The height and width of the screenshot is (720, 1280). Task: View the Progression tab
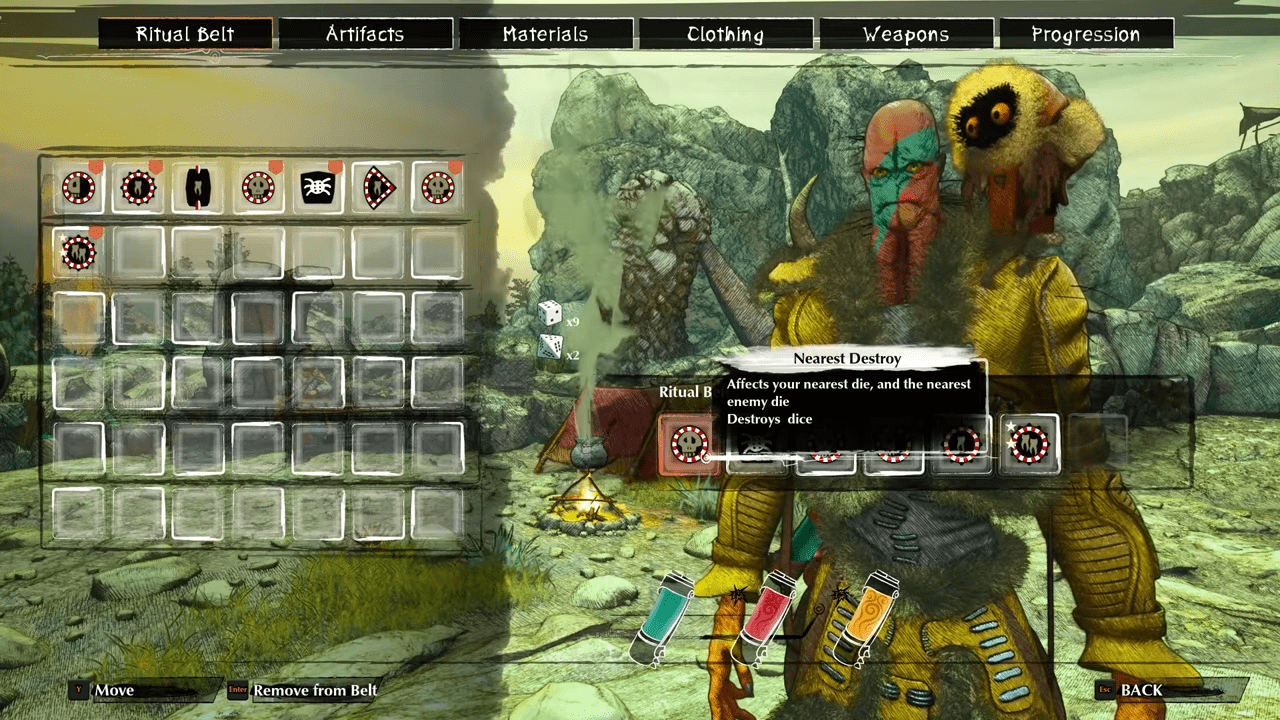click(x=1086, y=34)
